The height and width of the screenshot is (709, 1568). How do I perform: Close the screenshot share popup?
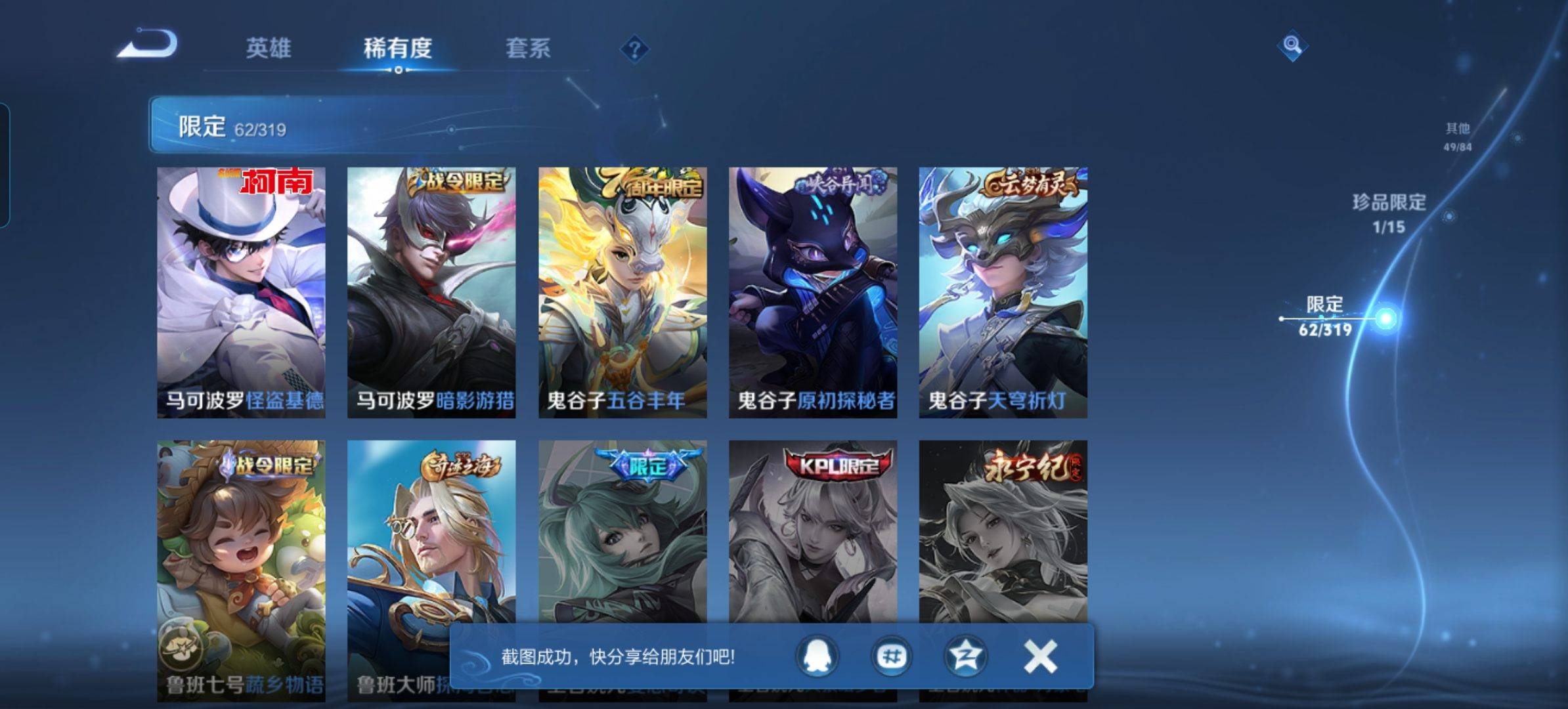1041,656
